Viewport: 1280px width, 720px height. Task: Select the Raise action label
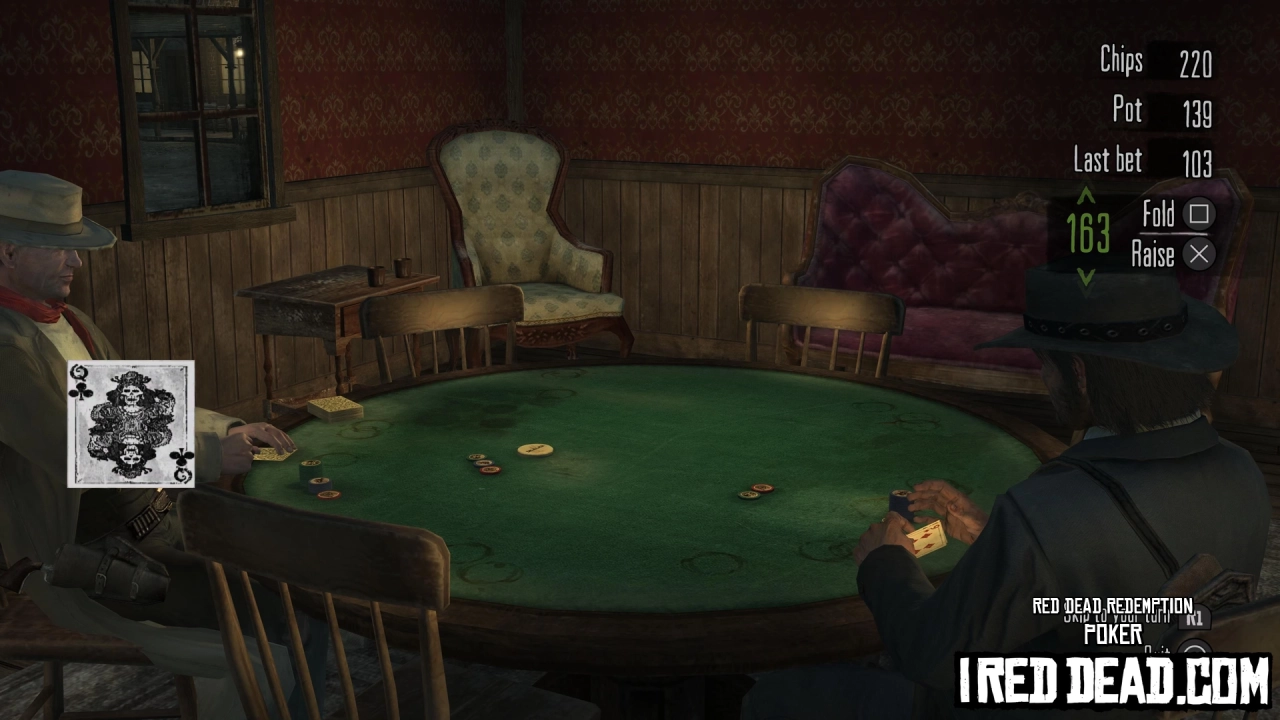point(1152,254)
